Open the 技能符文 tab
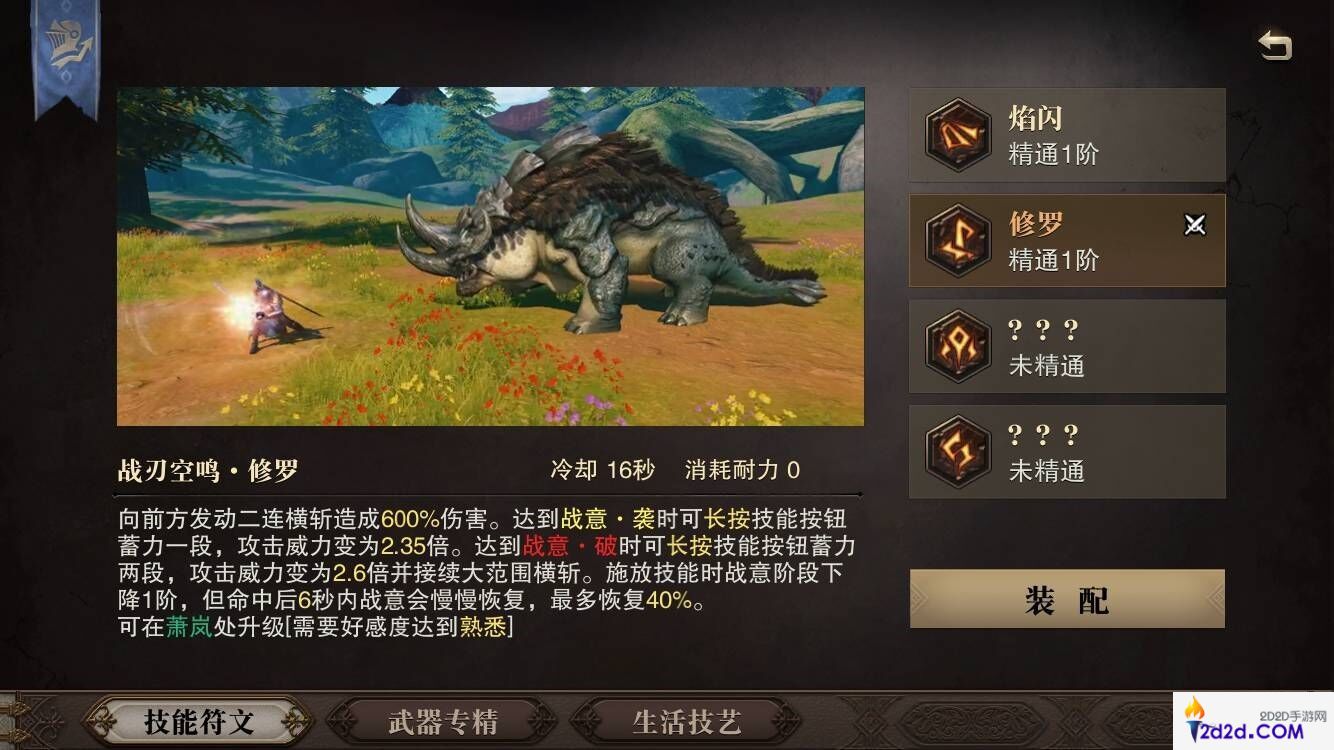This screenshot has width=1334, height=750. coord(200,720)
